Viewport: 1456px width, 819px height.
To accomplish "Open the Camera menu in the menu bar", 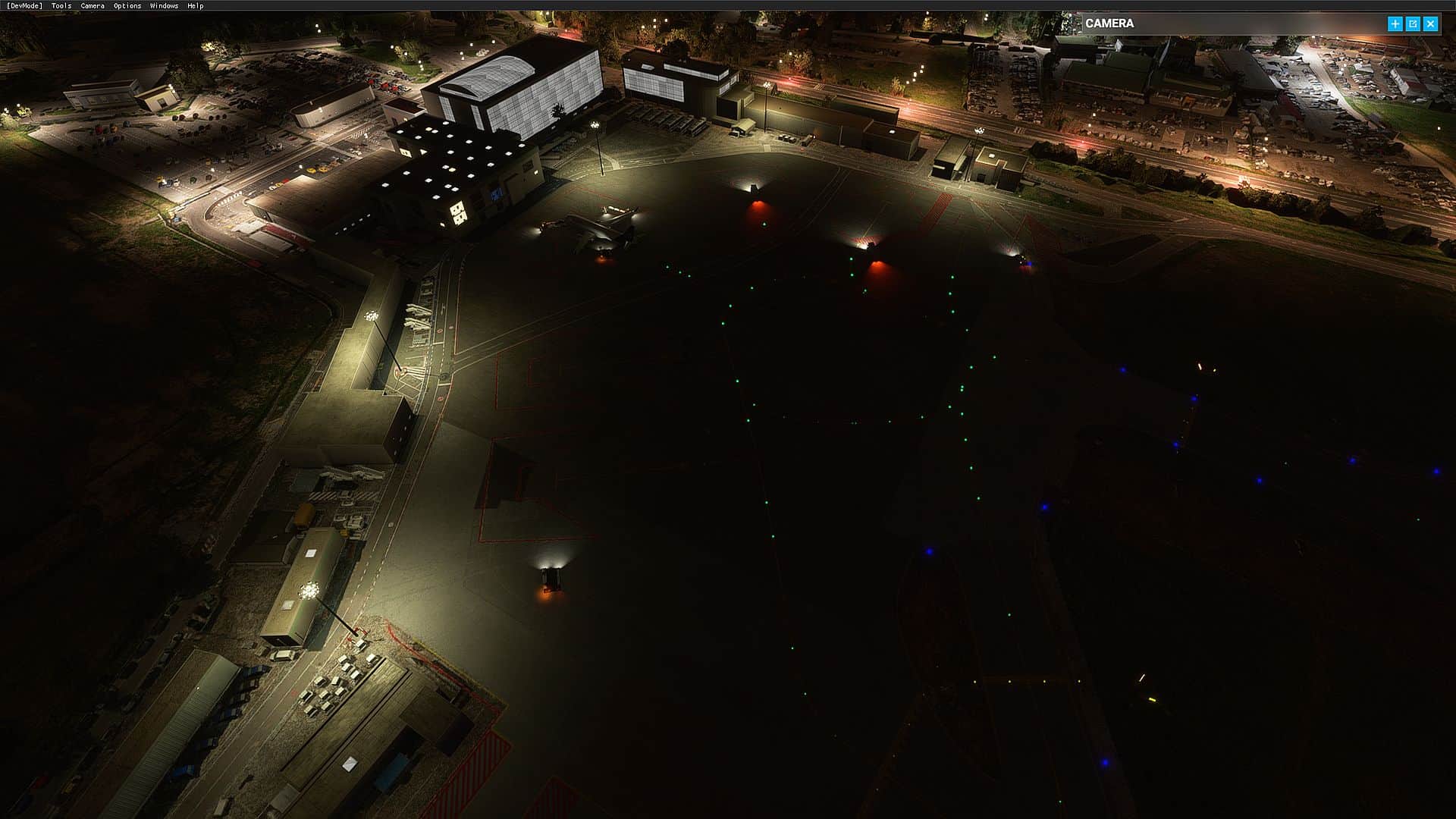I will (93, 6).
